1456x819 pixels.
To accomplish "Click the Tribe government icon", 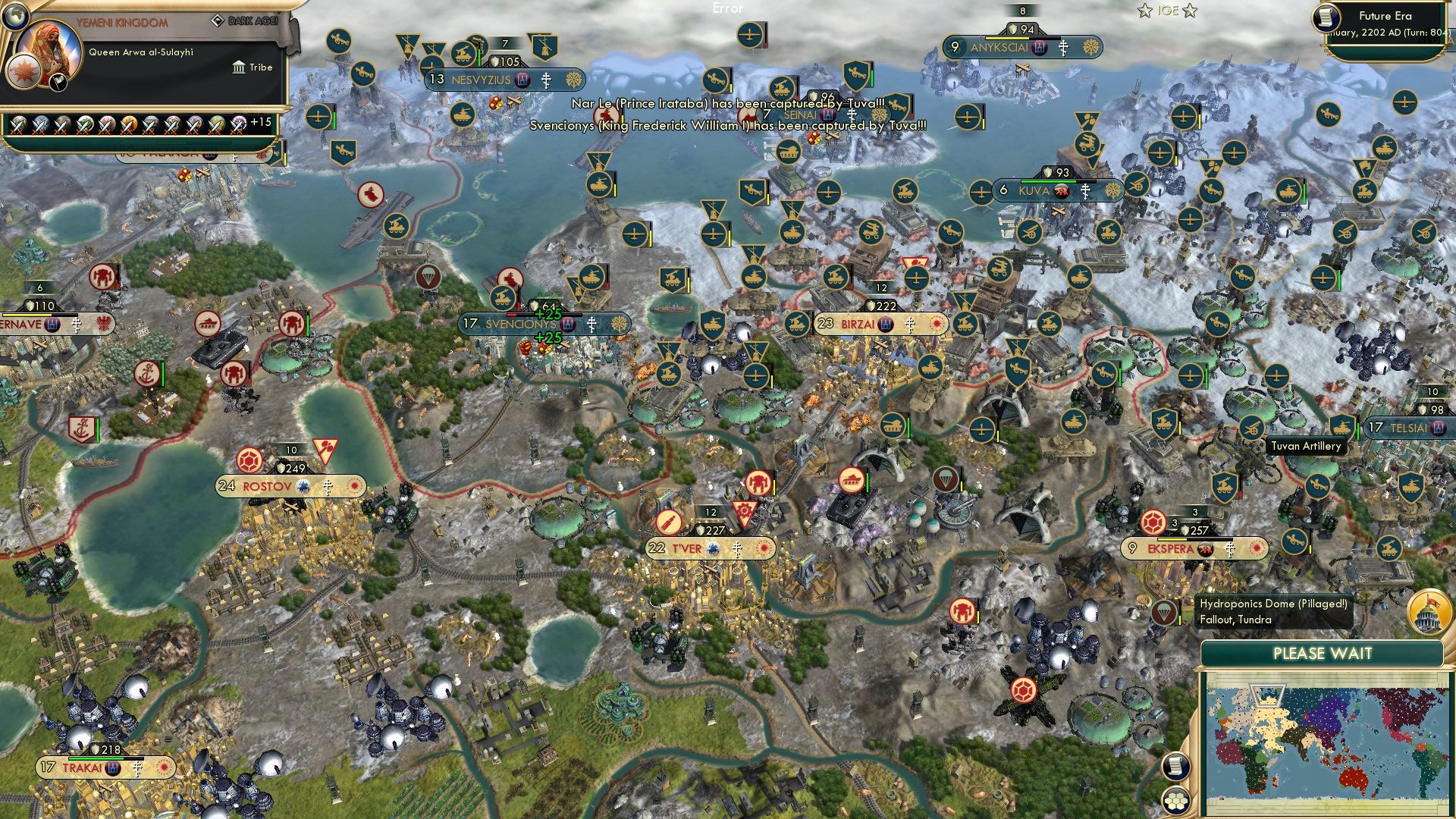I will pyautogui.click(x=239, y=67).
